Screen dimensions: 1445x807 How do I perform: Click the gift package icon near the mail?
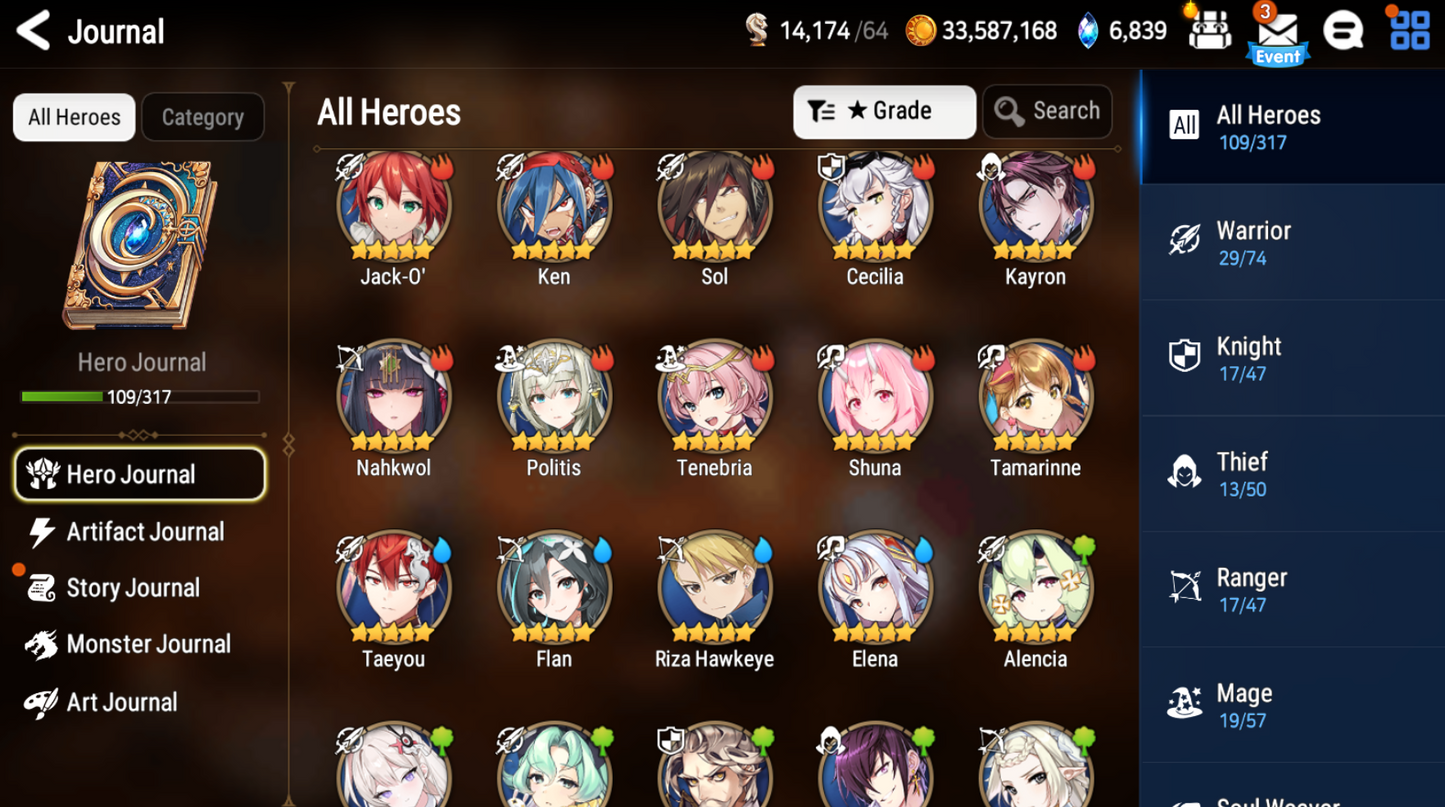coord(1209,30)
